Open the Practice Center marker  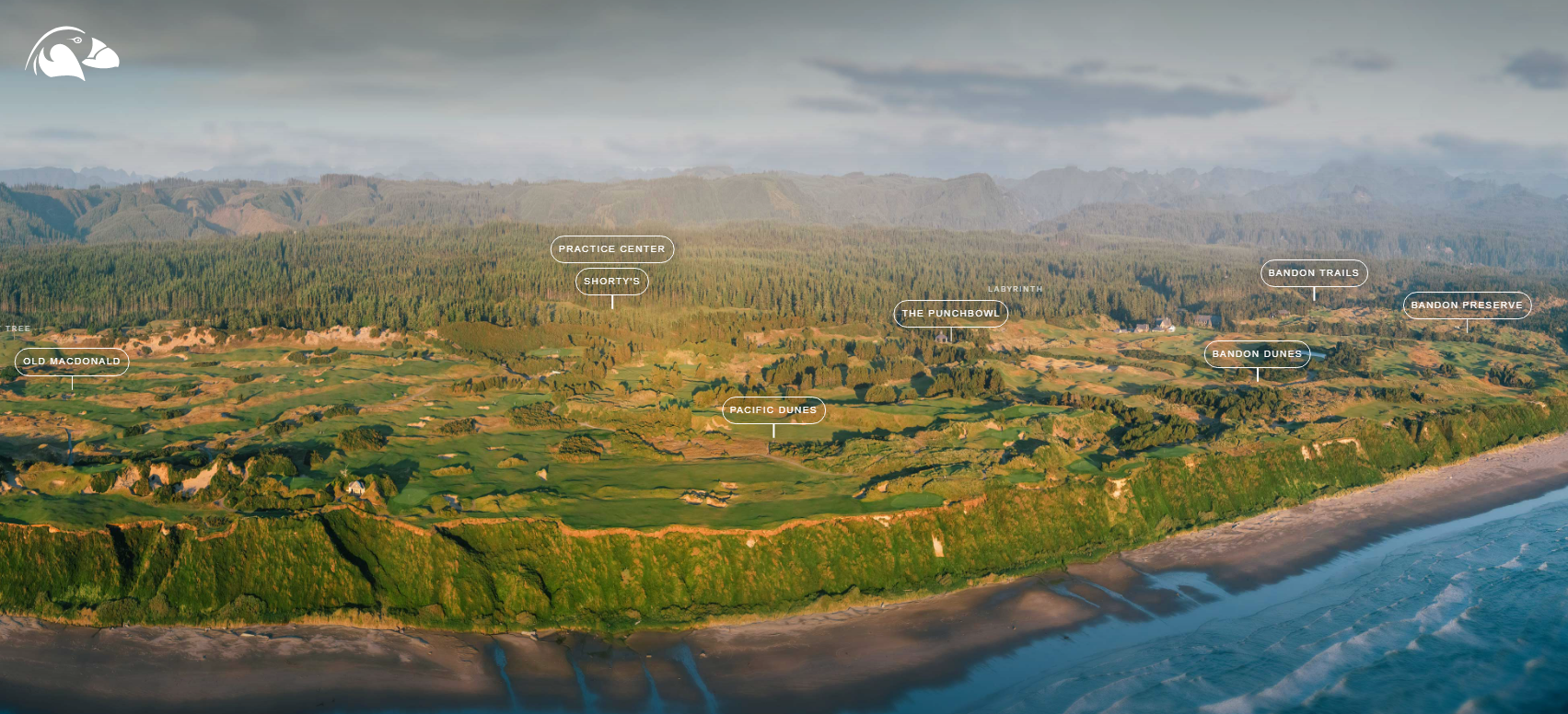611,249
